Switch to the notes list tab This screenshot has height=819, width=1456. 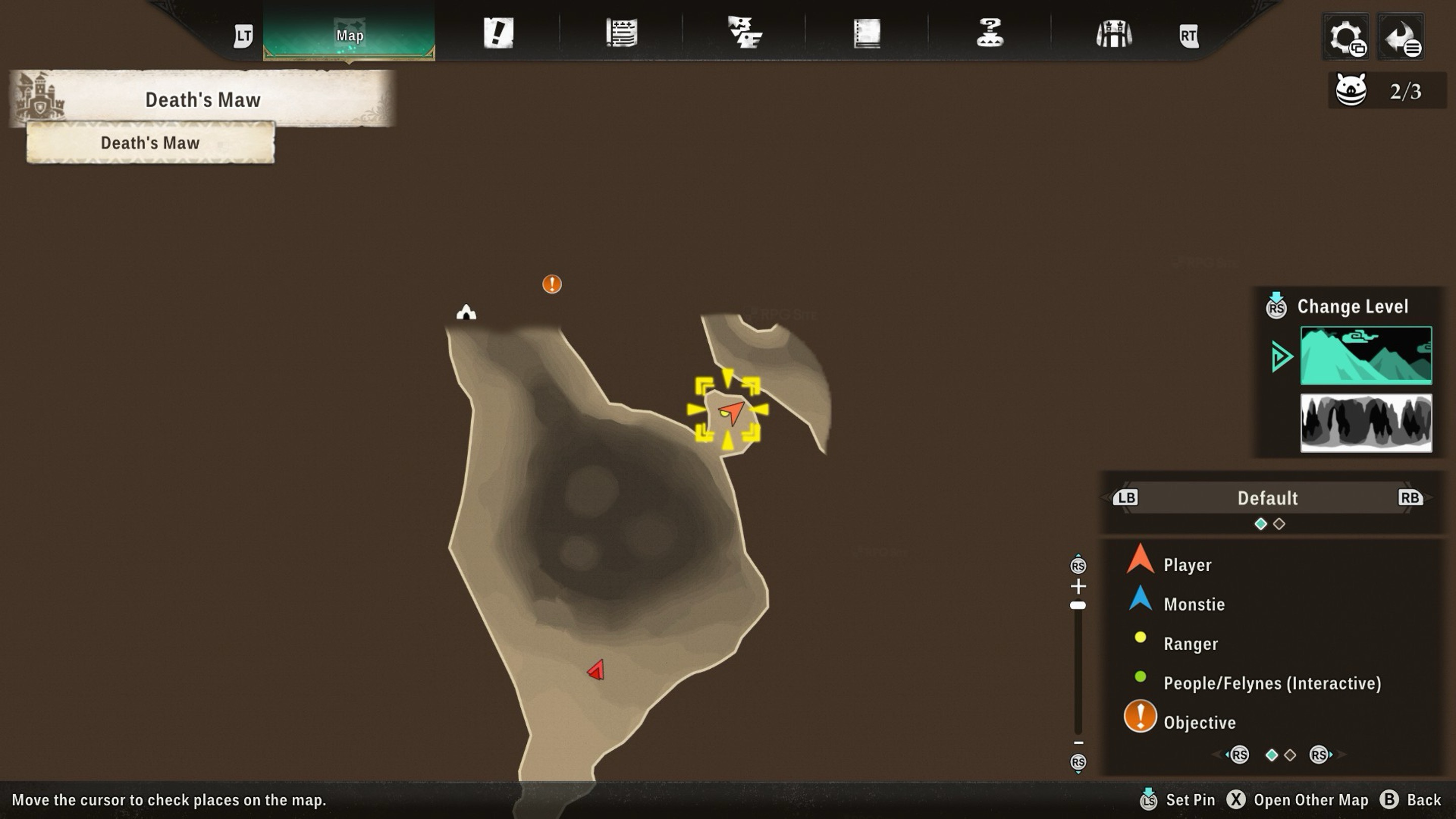click(621, 33)
